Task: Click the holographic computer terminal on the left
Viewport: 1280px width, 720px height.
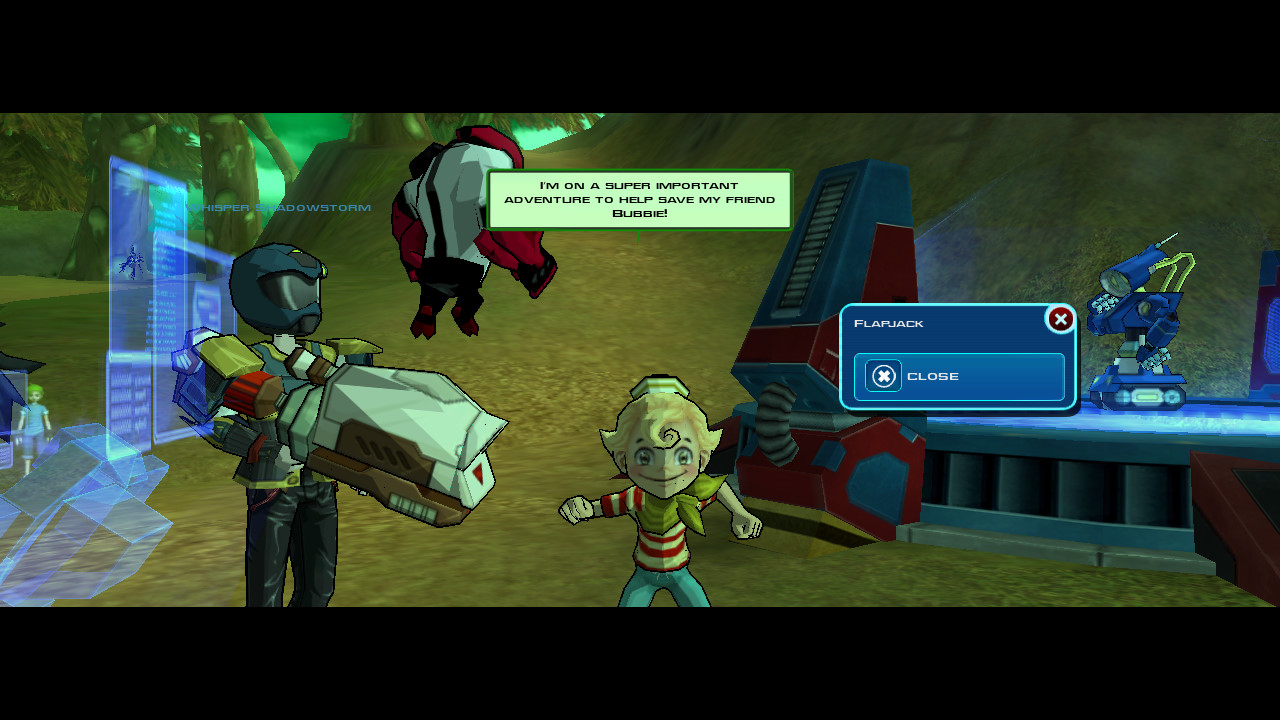Action: coord(140,300)
